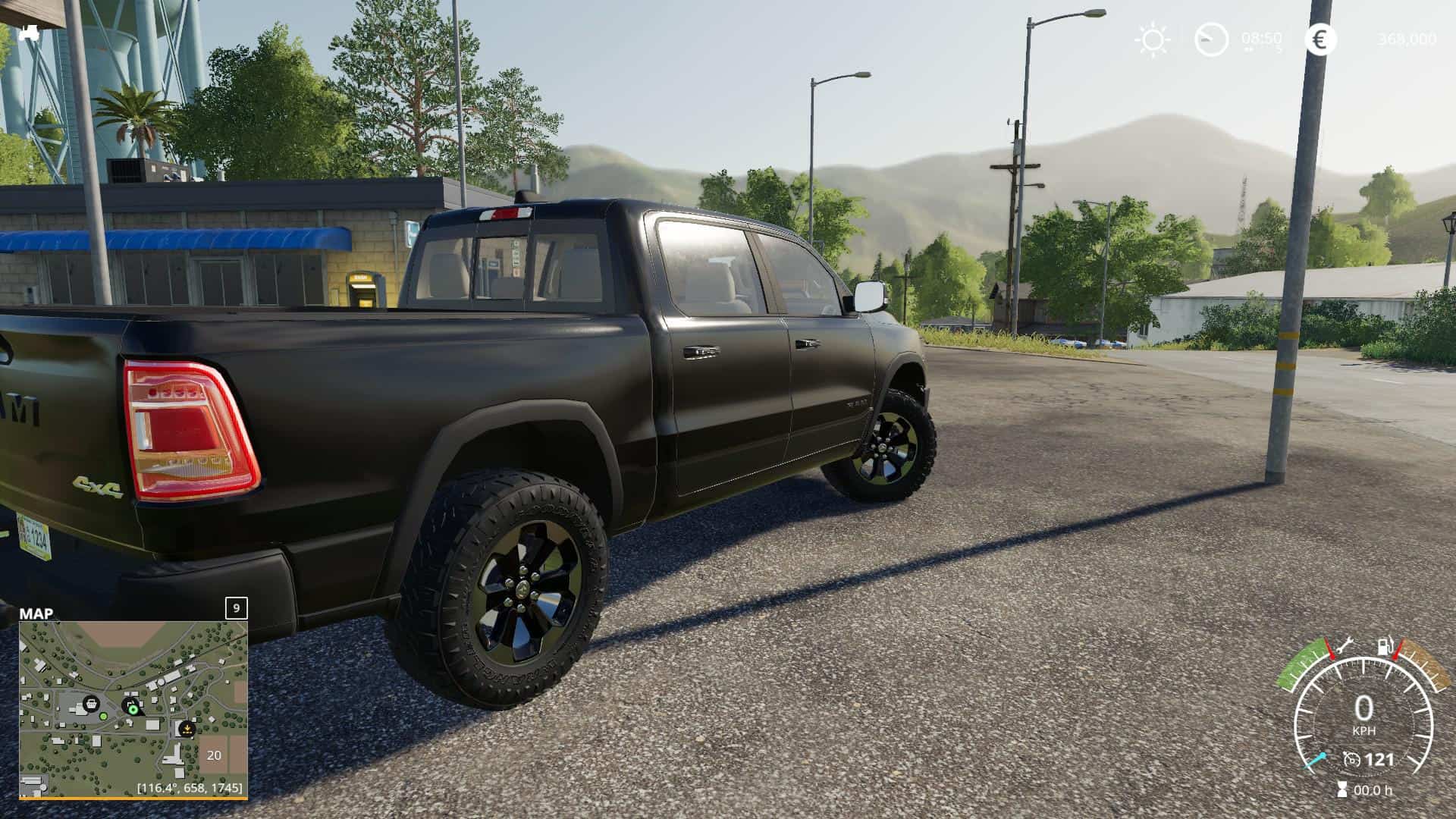Image resolution: width=1456 pixels, height=819 pixels.
Task: Click the hourglass operating hours icon
Action: pyautogui.click(x=1341, y=789)
